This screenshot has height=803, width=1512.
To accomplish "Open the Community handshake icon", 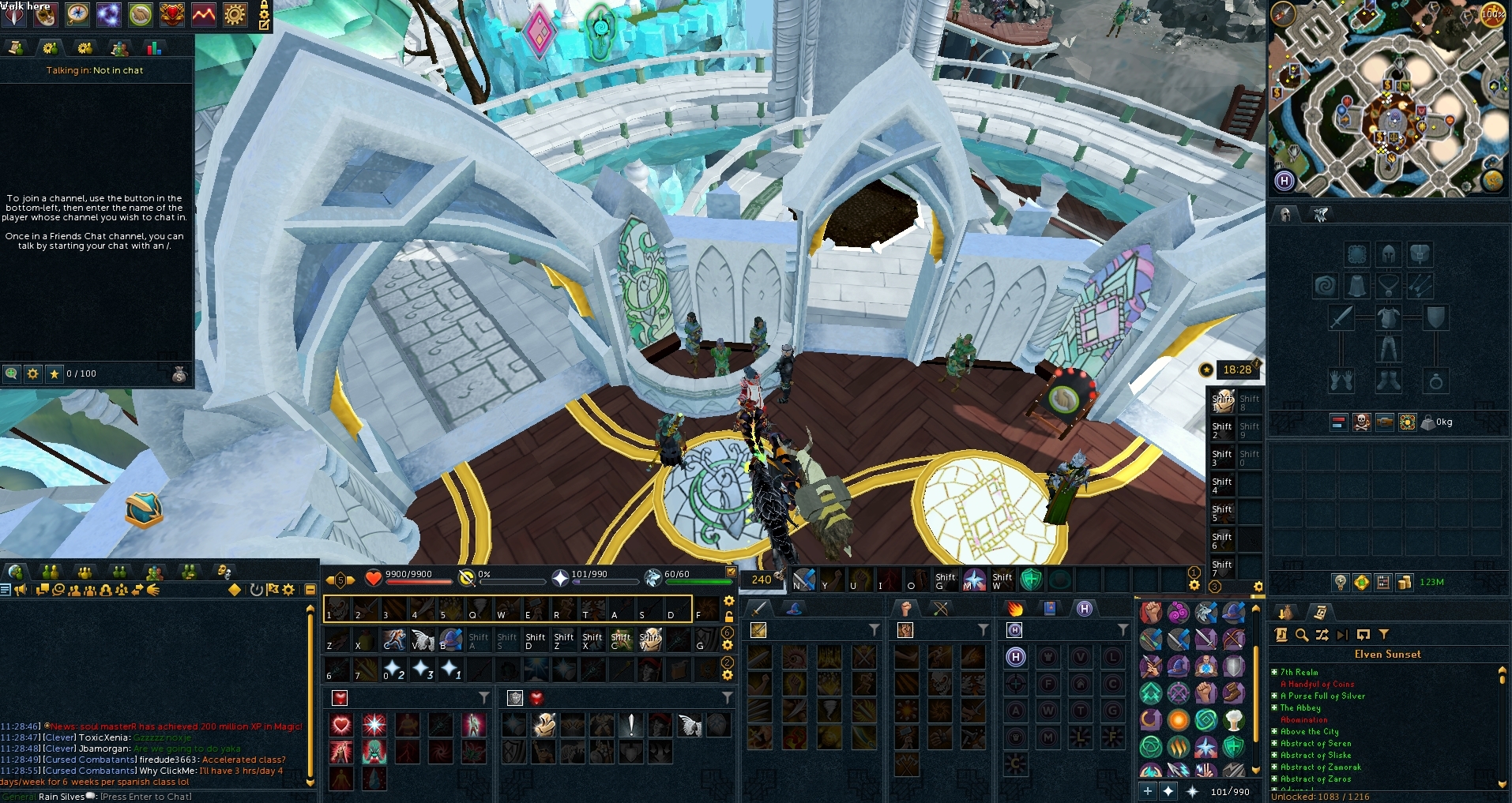I will pyautogui.click(x=138, y=14).
